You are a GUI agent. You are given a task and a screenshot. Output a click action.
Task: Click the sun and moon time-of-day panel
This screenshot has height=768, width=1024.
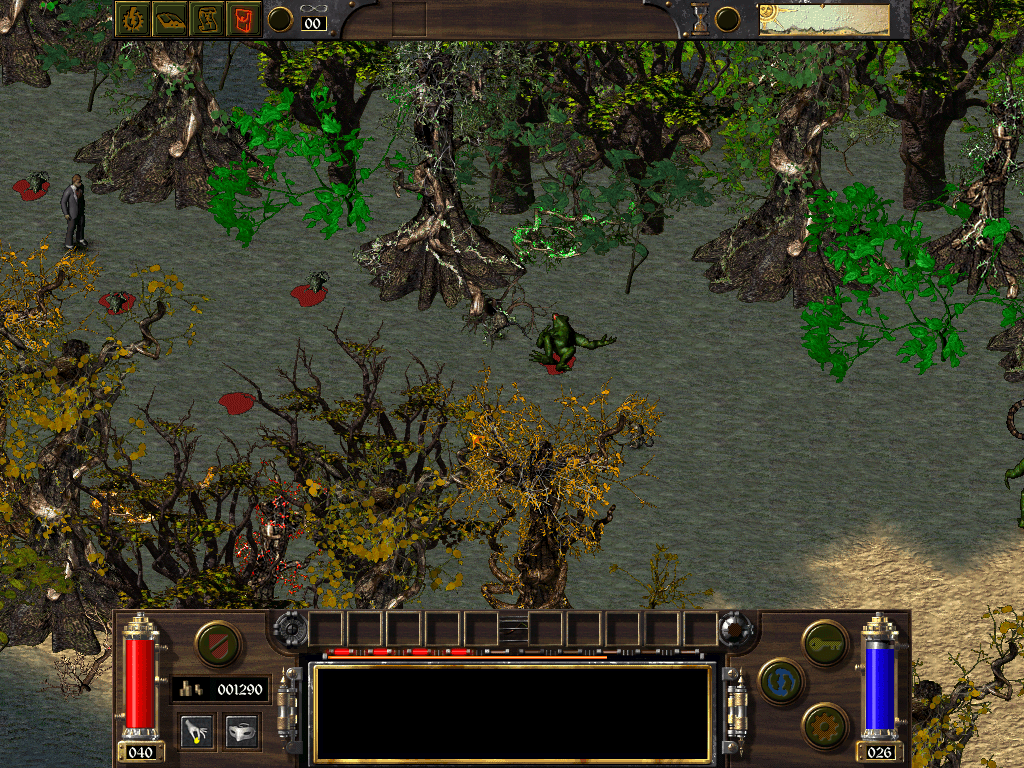tap(824, 19)
